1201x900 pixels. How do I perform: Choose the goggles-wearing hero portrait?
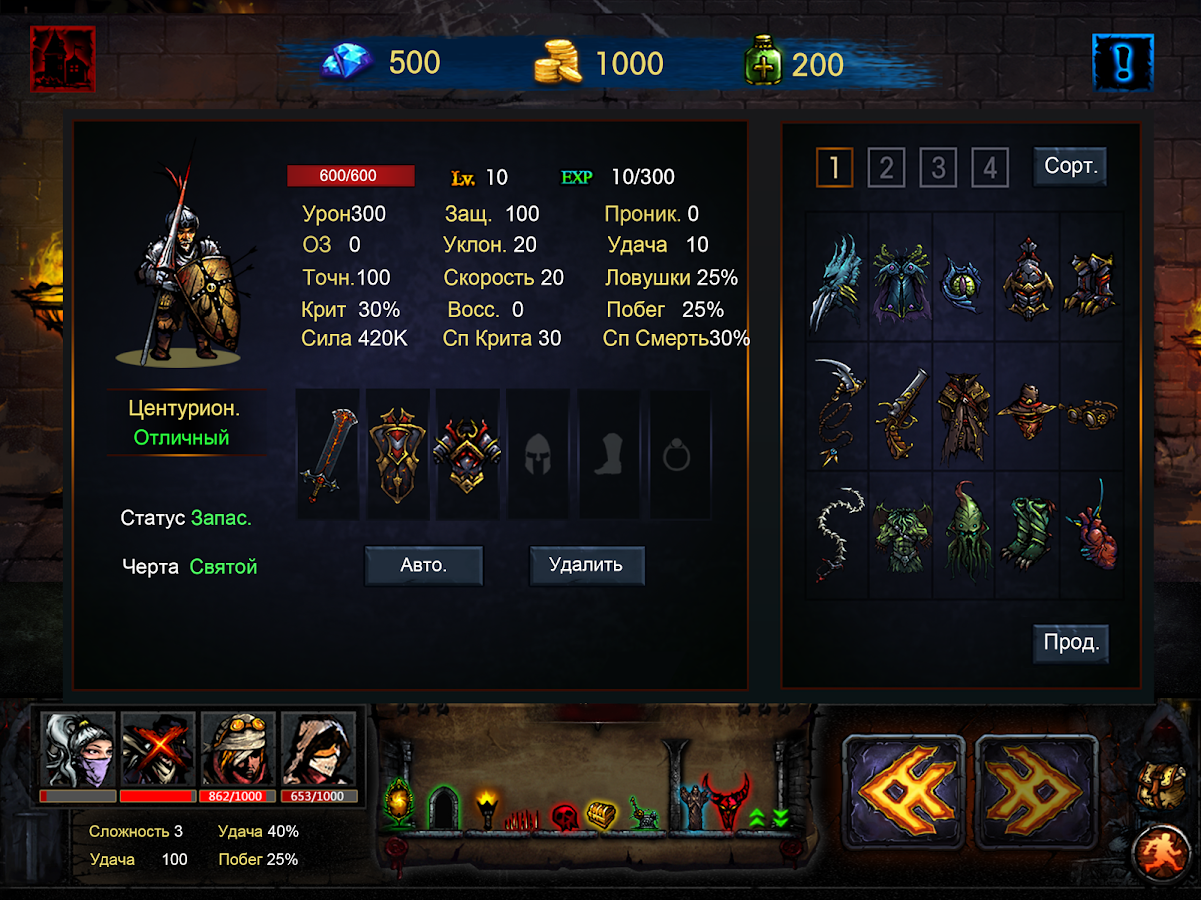pyautogui.click(x=239, y=750)
